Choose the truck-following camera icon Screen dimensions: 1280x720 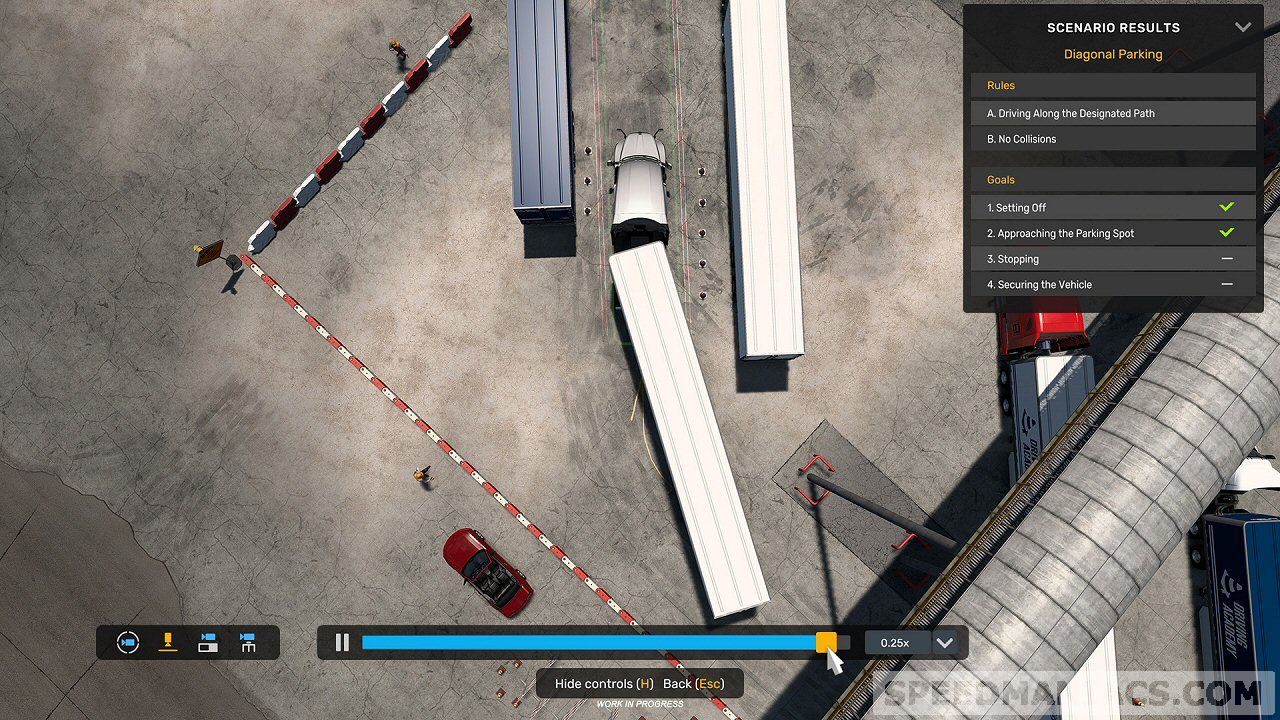[208, 642]
